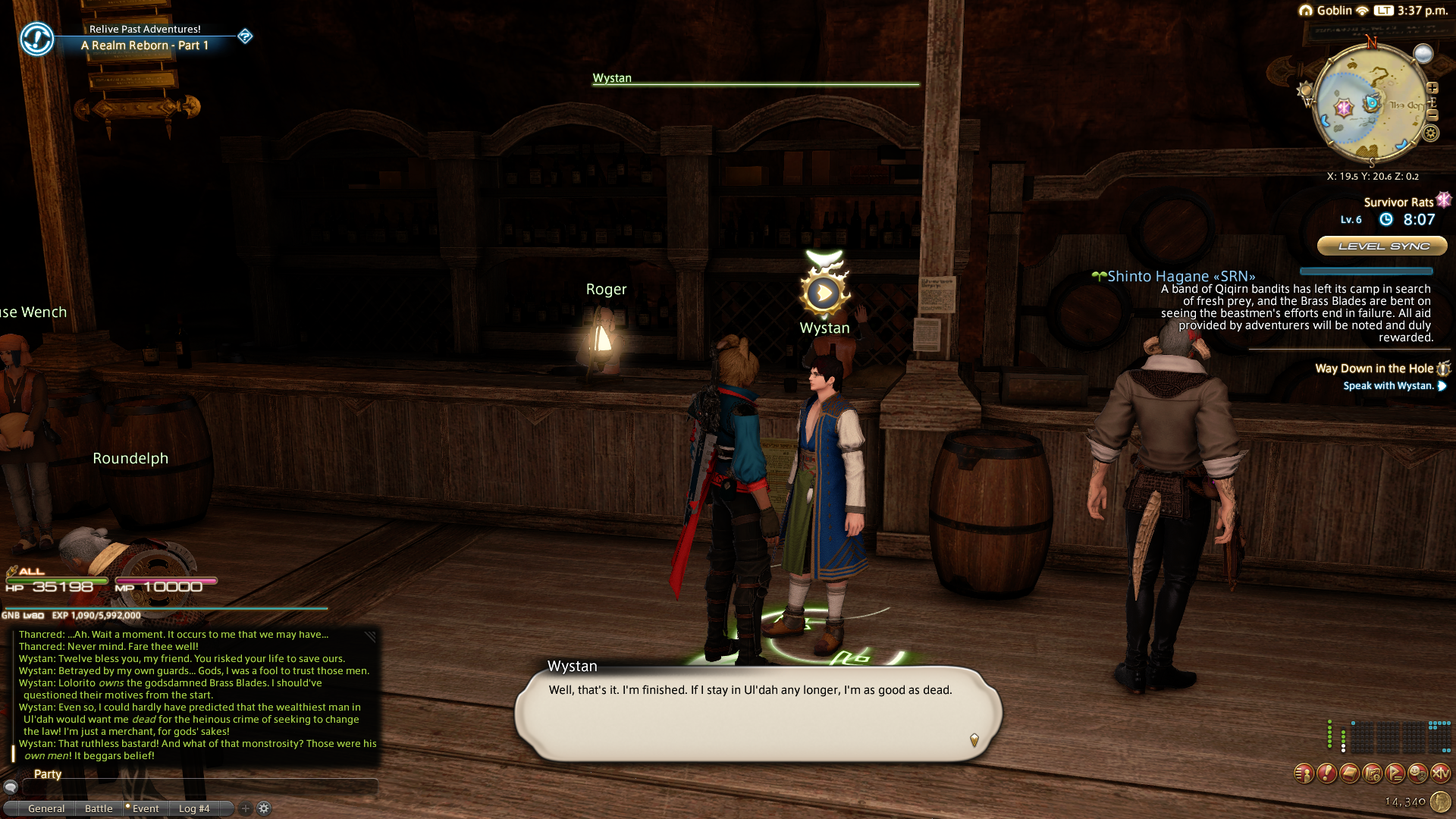Screen dimensions: 1456x819
Task: Select the Log #4 chat tab
Action: [194, 808]
